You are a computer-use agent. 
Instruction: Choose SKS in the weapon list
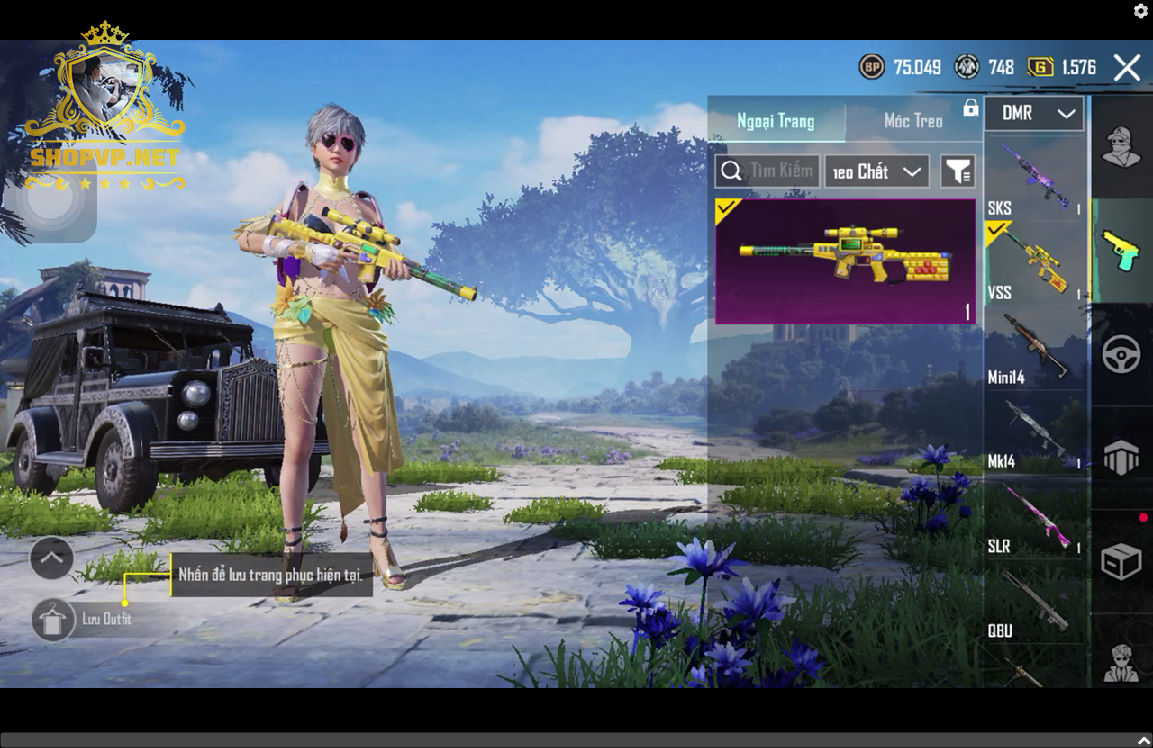pyautogui.click(x=1034, y=178)
